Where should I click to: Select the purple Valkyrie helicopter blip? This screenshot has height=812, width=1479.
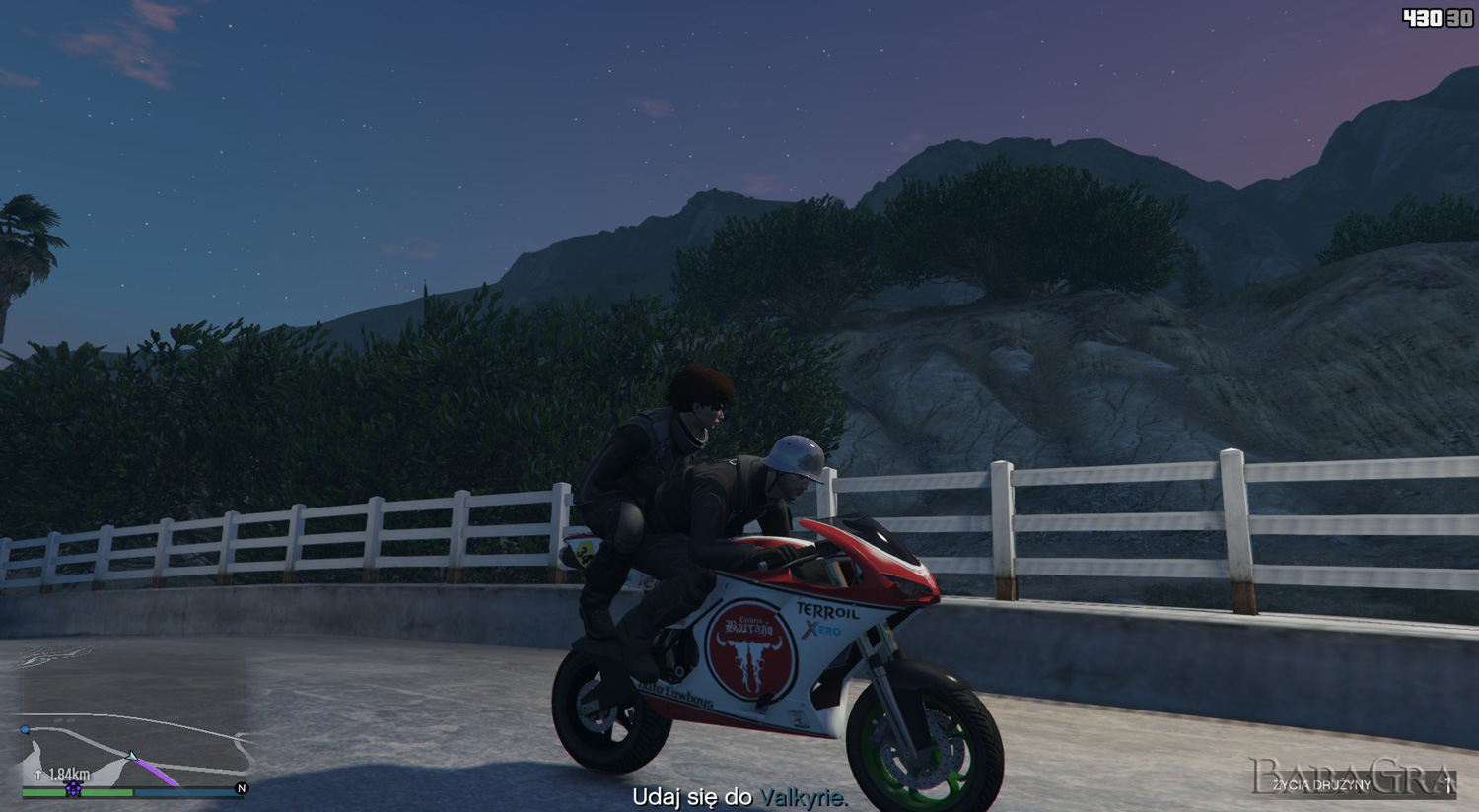pyautogui.click(x=74, y=788)
